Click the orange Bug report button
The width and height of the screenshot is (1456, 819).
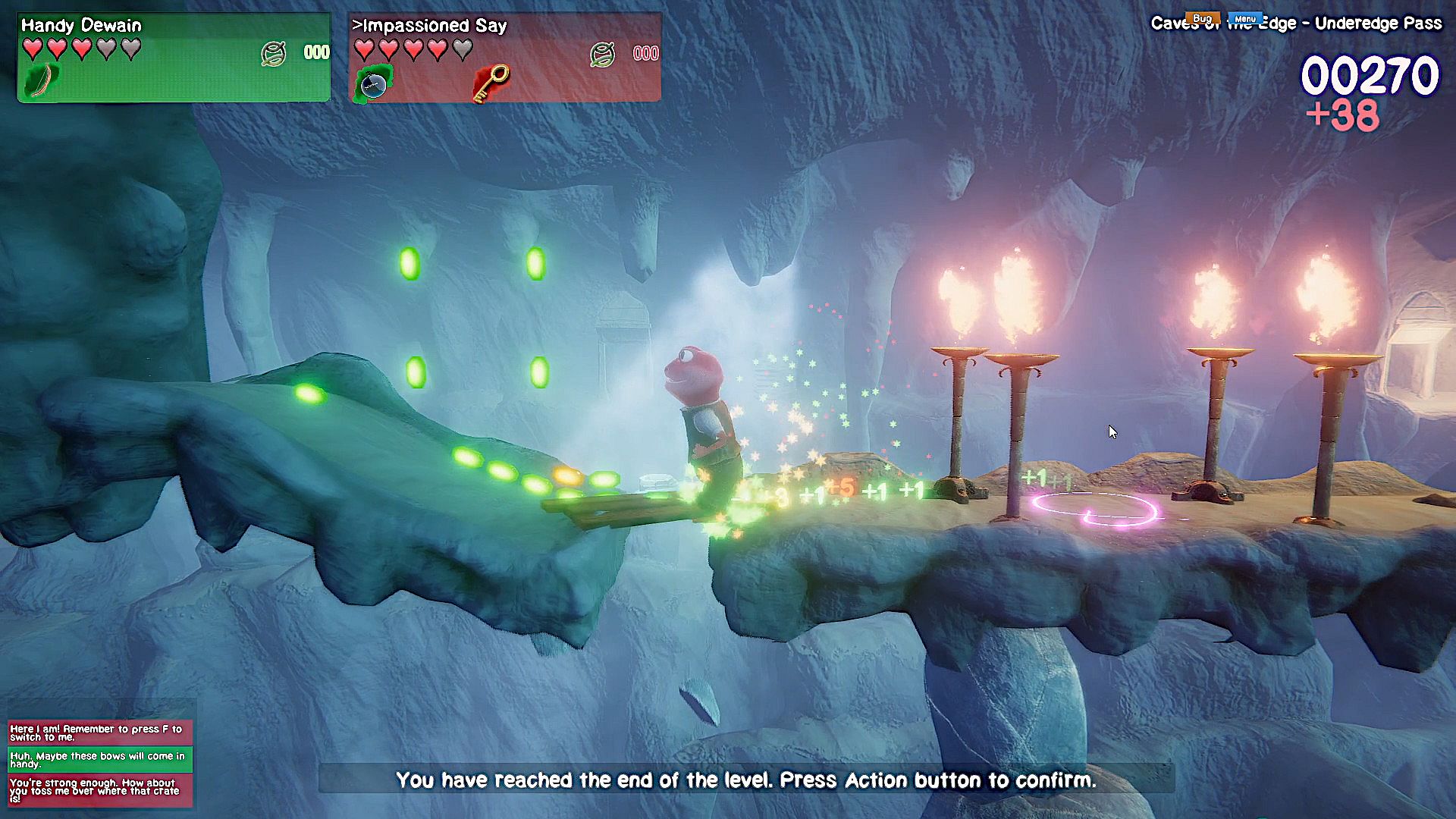coord(1203,18)
